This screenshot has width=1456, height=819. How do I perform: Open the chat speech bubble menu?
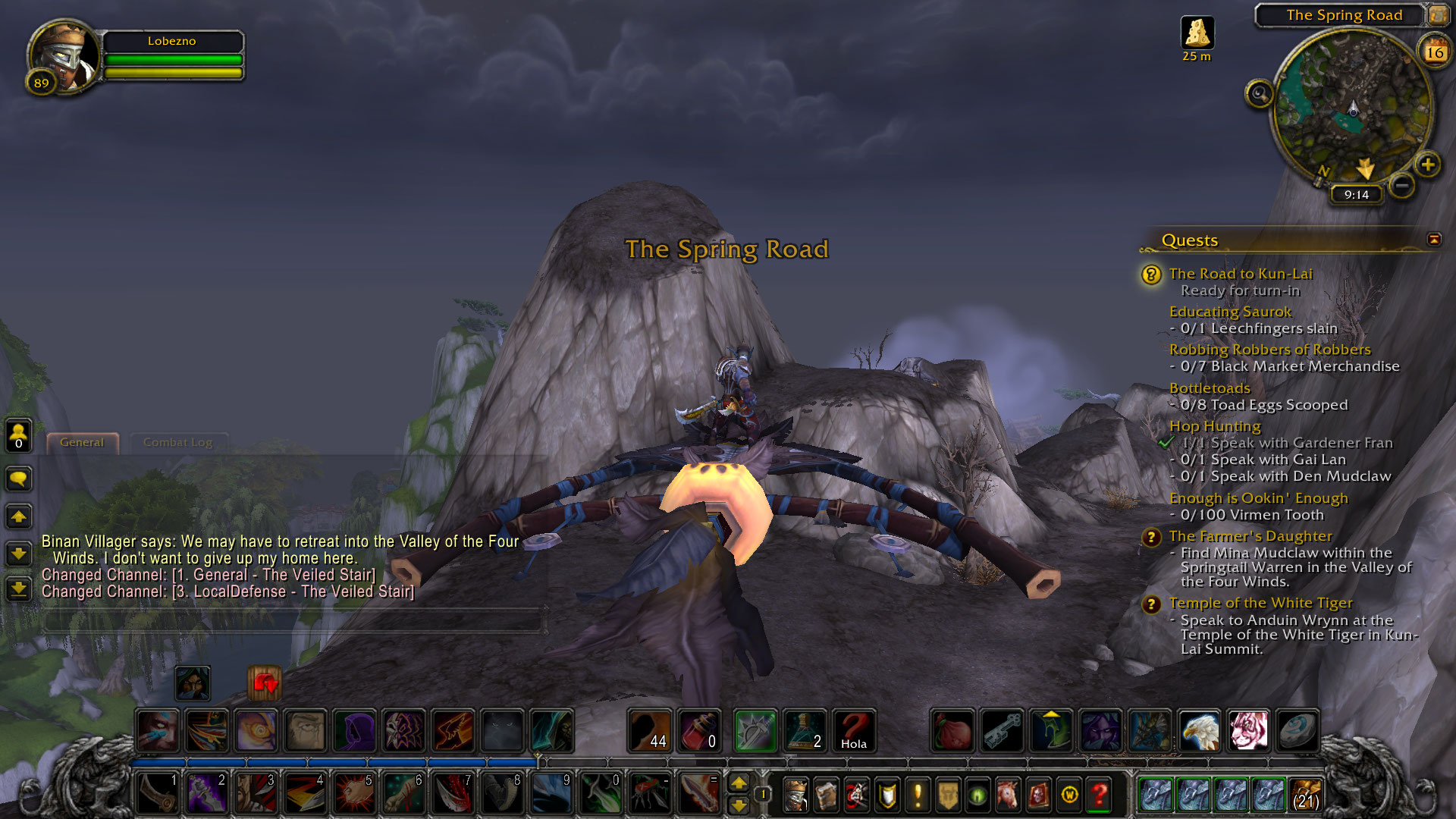click(18, 479)
